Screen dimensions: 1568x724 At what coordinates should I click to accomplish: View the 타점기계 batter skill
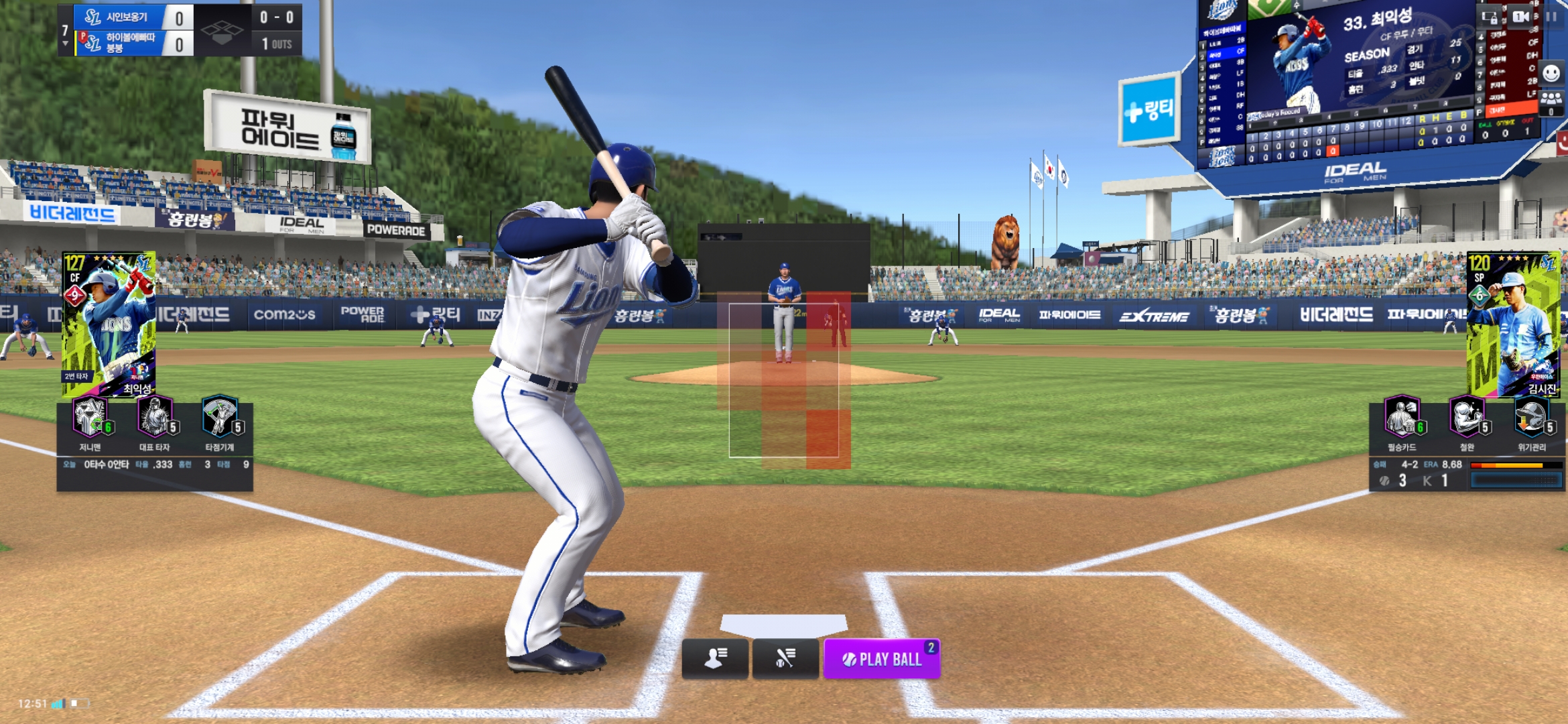click(220, 418)
